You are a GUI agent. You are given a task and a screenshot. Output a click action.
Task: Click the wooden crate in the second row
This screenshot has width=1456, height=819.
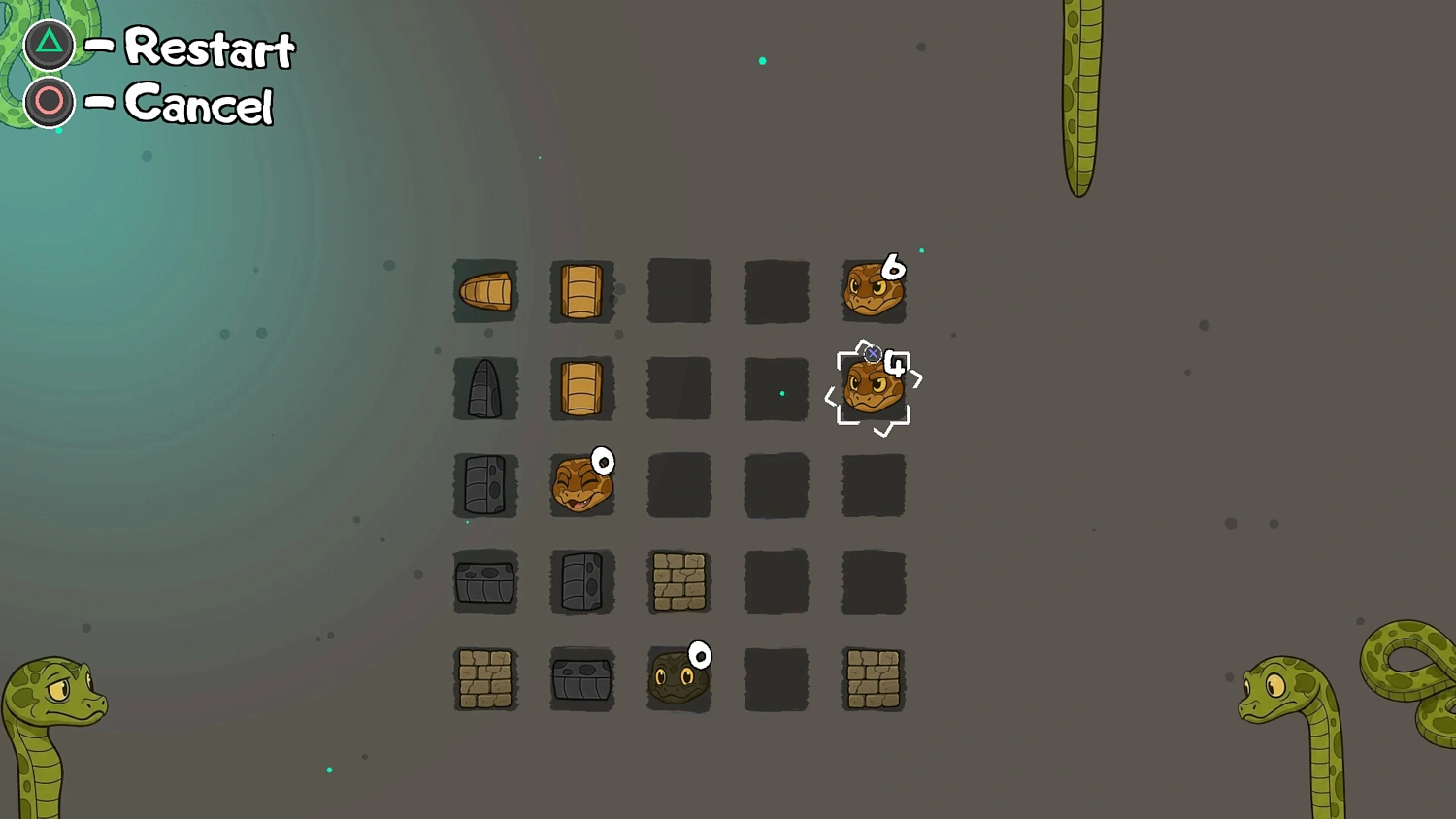pos(582,388)
